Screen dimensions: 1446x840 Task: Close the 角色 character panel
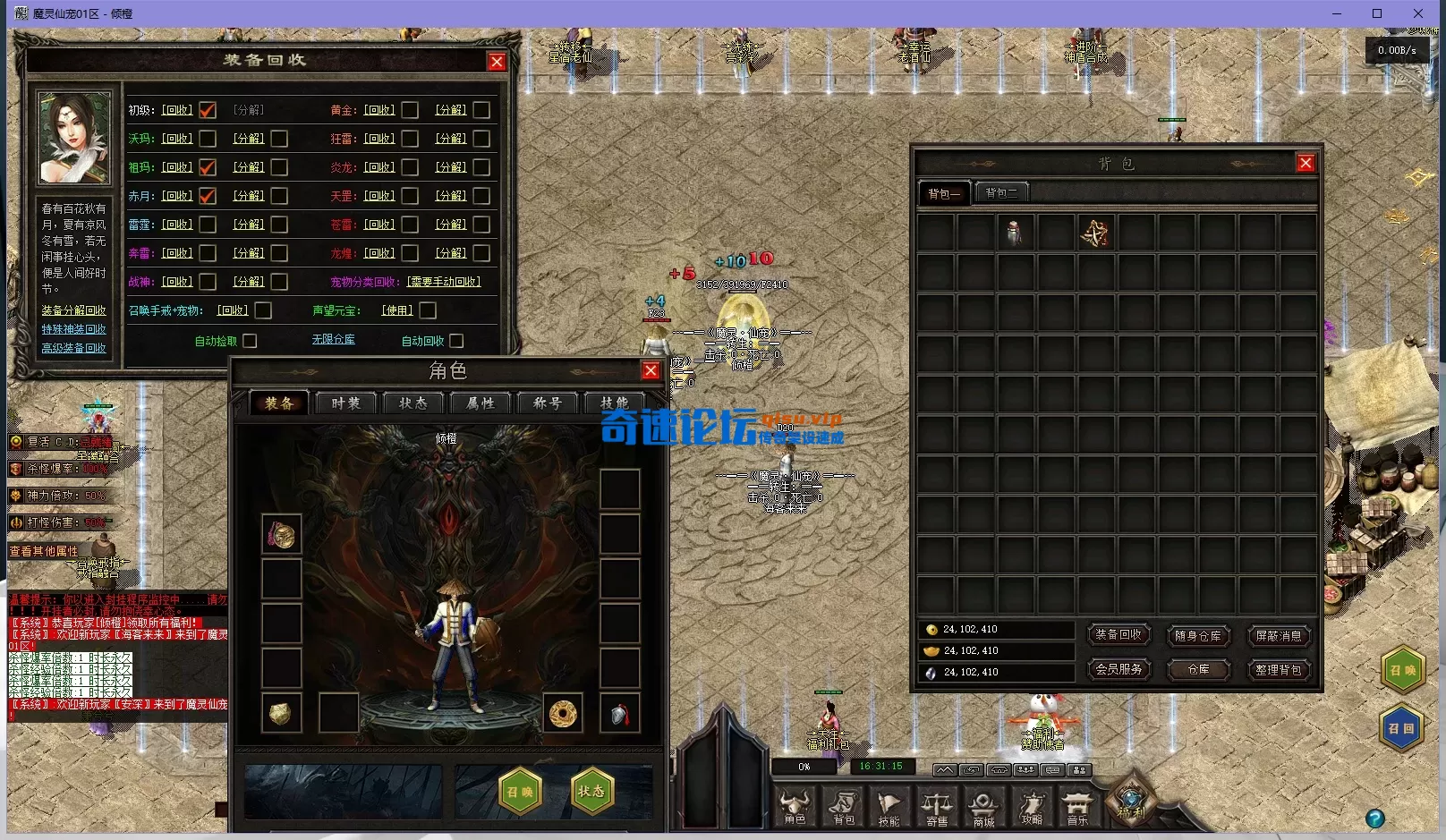[651, 371]
